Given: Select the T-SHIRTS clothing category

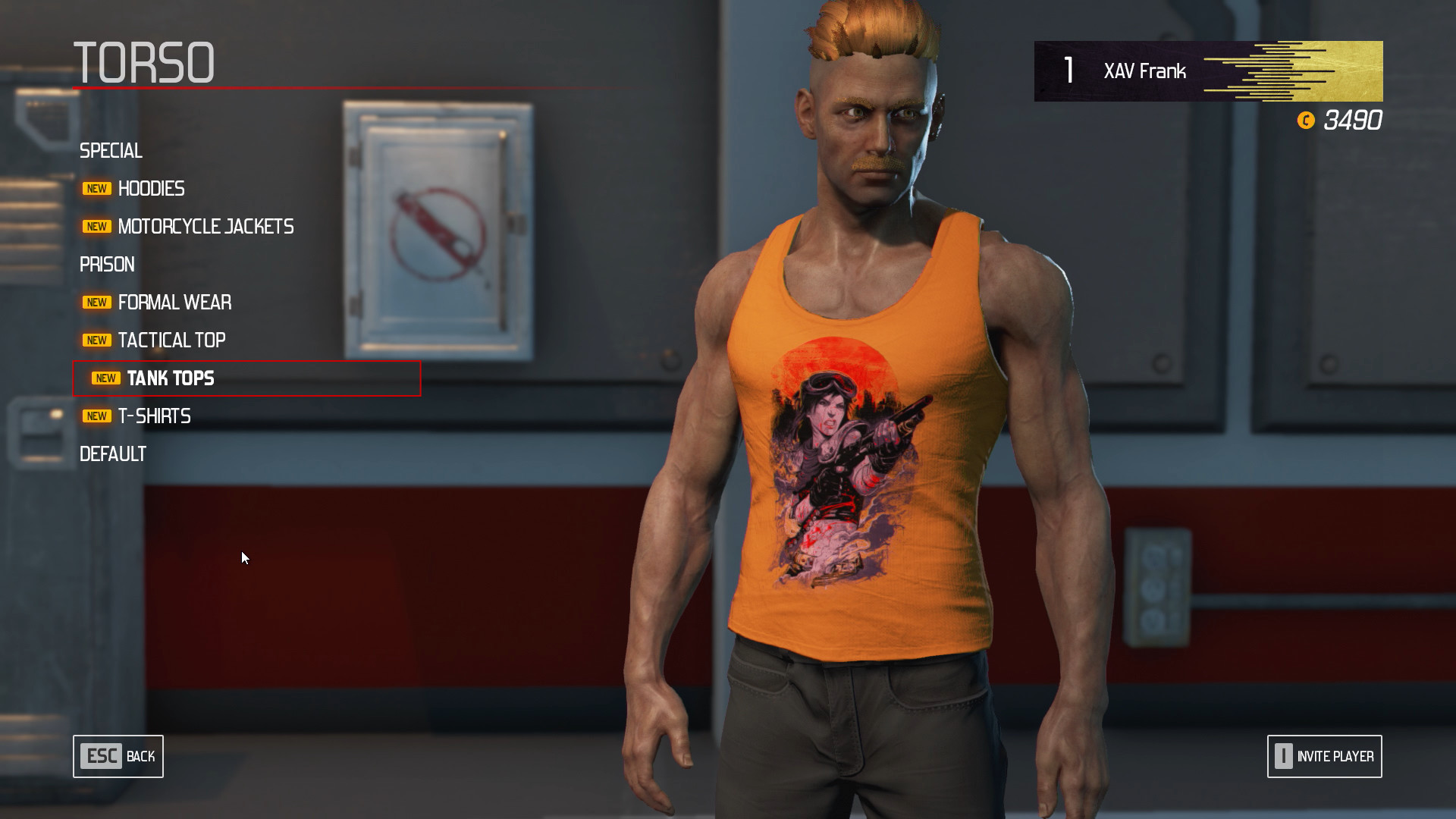Looking at the screenshot, I should click(x=154, y=416).
